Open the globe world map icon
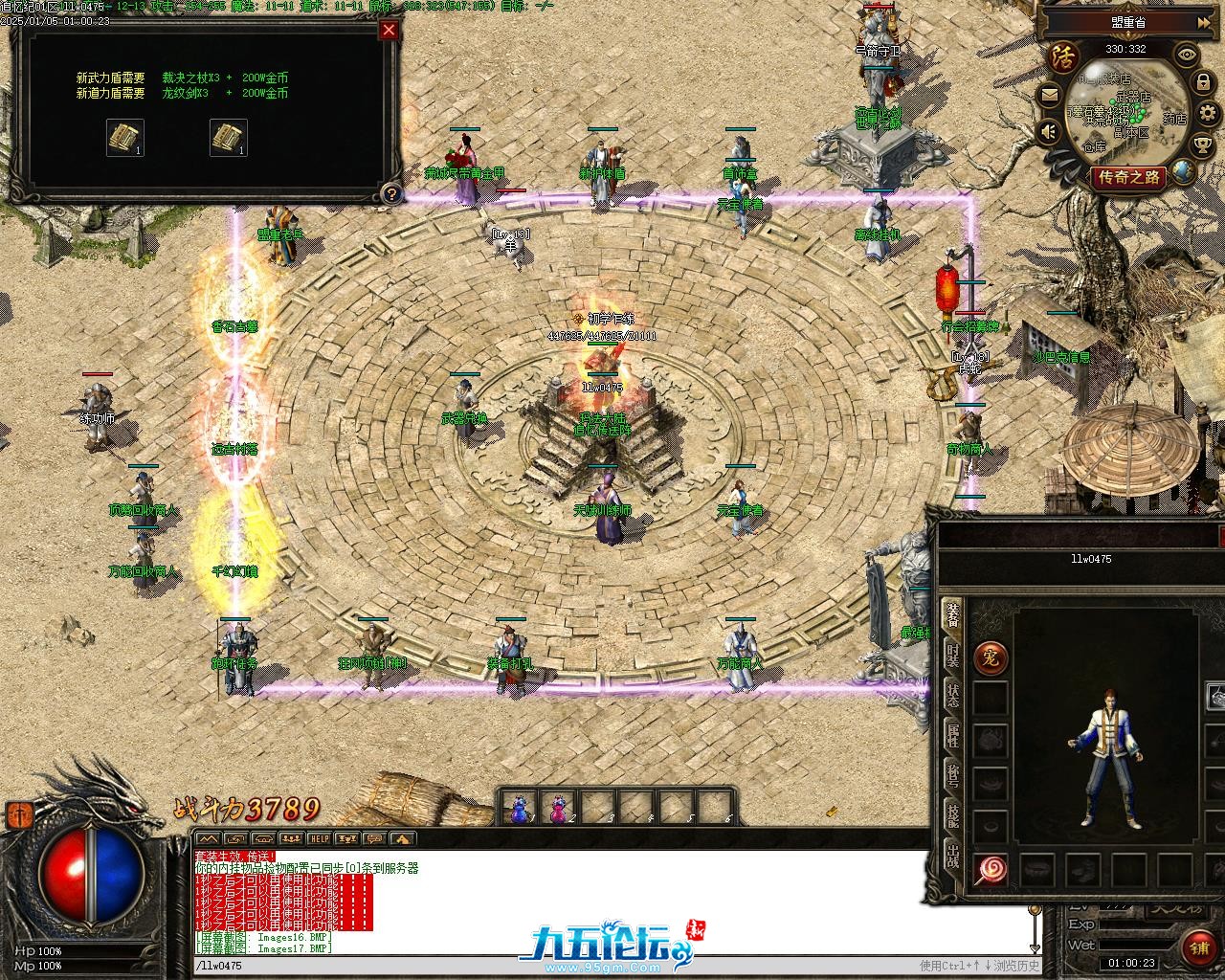Screen dimensions: 1225x980 pos(1184,171)
